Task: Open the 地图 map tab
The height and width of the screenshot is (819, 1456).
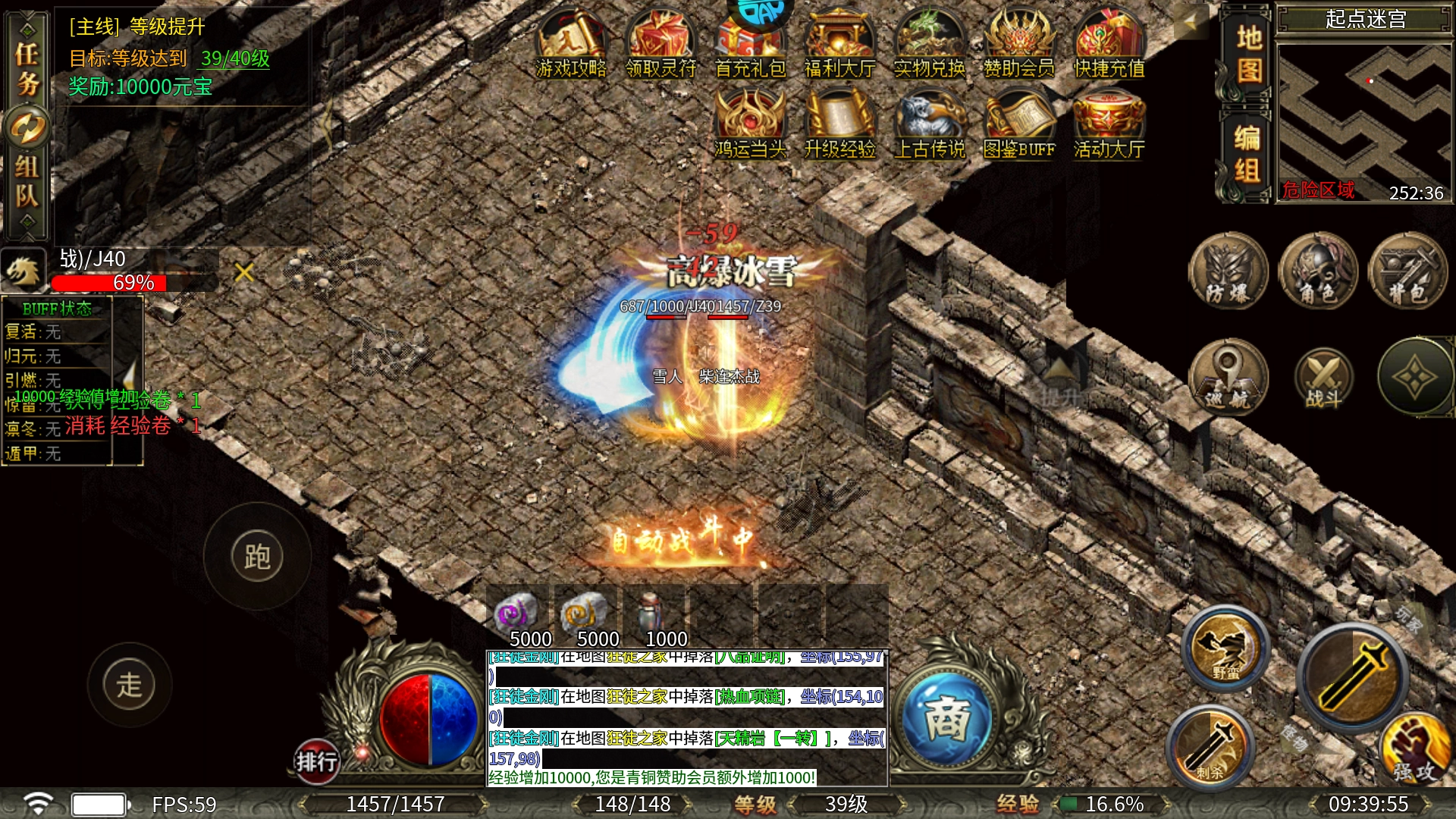Action: click(x=1248, y=55)
